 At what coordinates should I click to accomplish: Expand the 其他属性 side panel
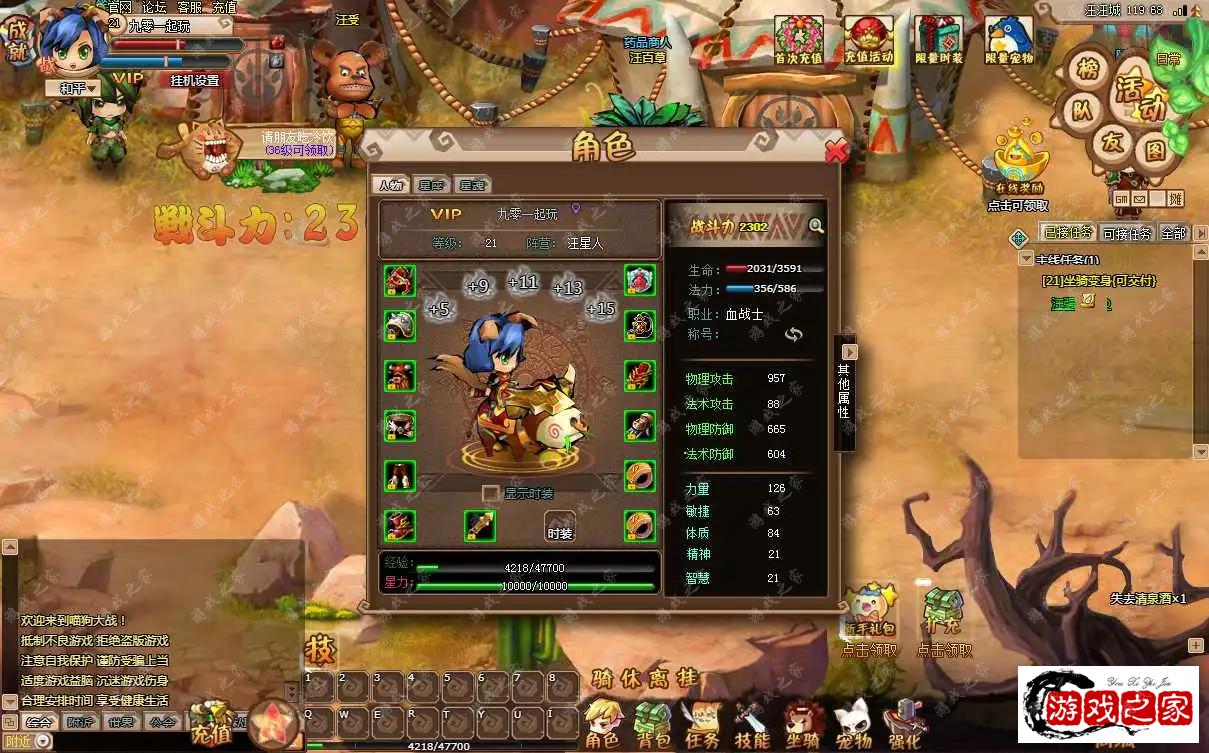[x=850, y=352]
